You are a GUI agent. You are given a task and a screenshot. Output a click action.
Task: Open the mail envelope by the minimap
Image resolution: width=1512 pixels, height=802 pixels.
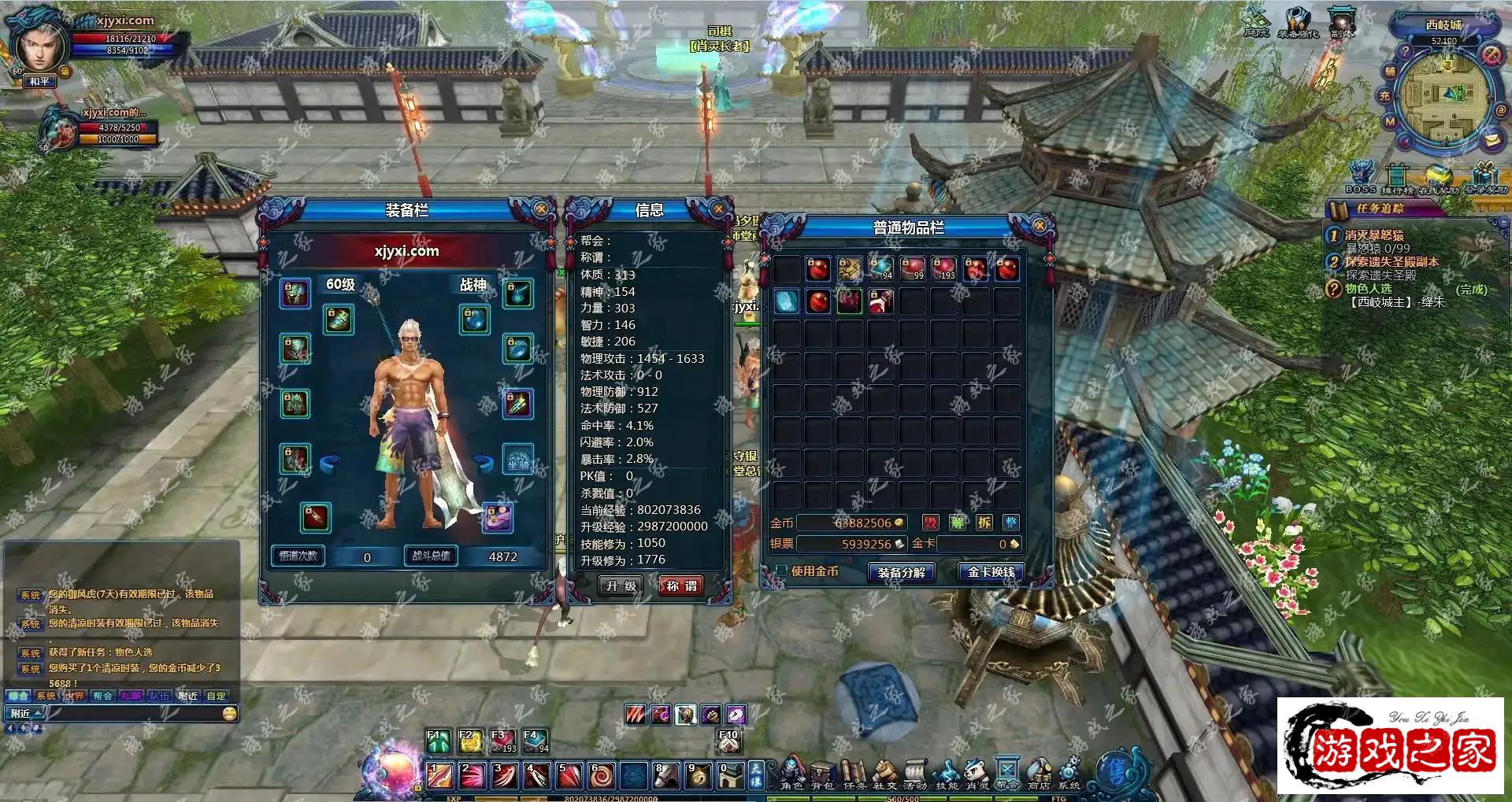pos(1492,140)
